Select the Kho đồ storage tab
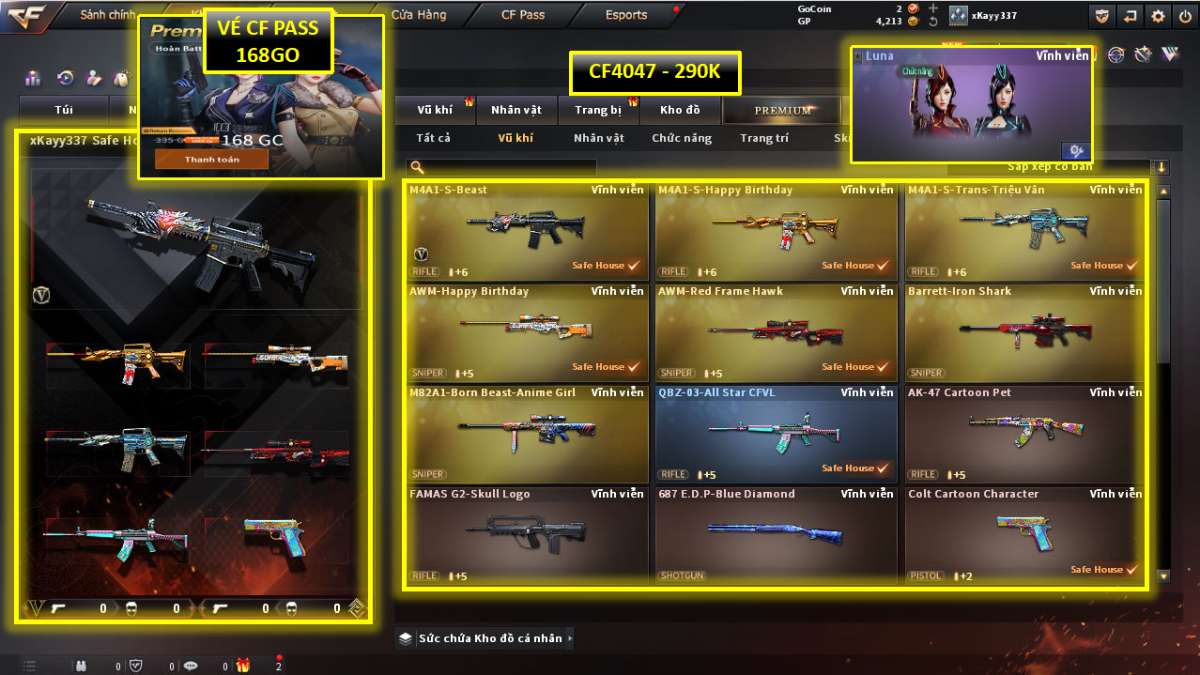Screen dimensions: 1200x675 [x=680, y=110]
